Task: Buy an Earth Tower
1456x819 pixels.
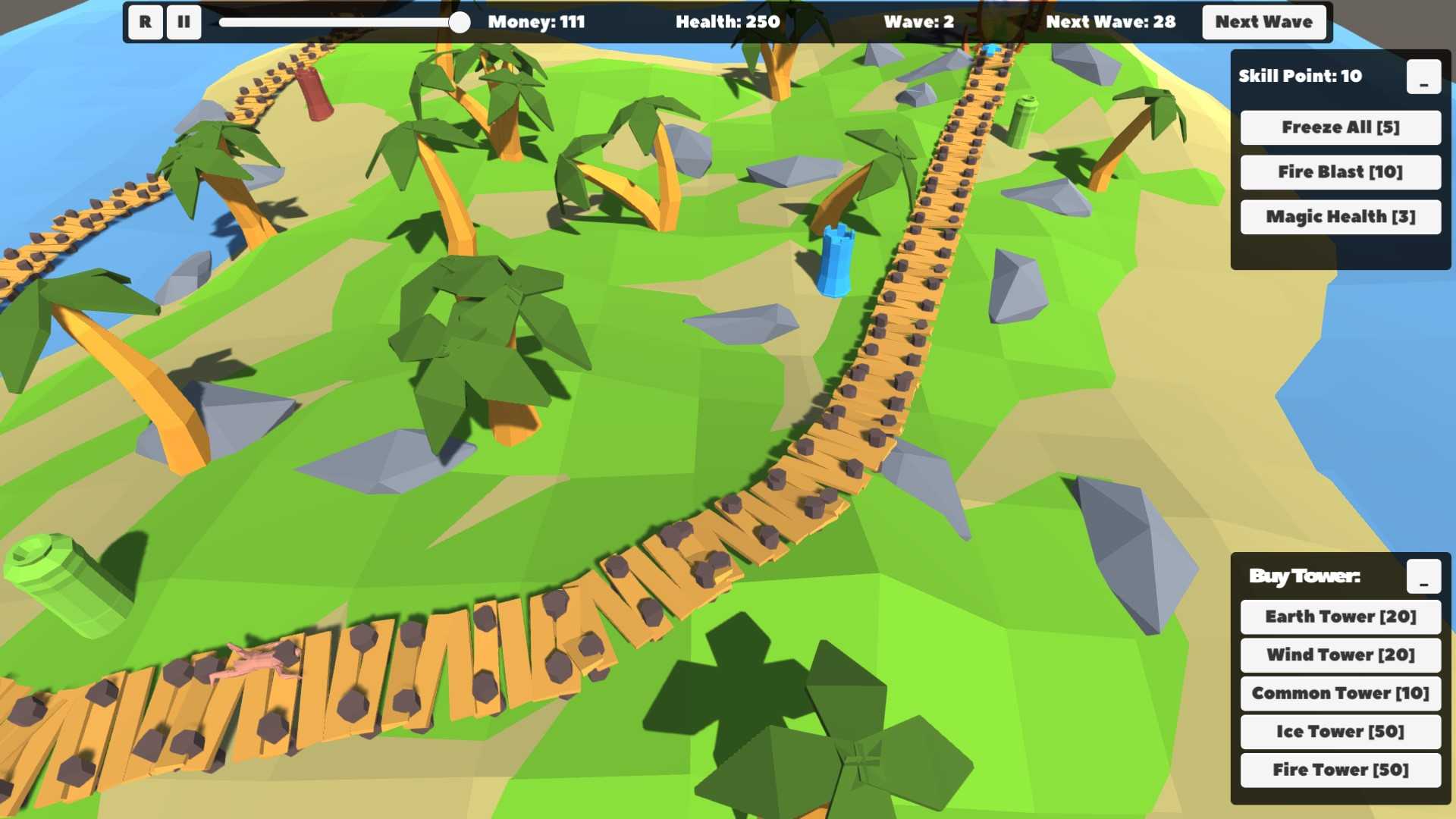Action: (1340, 617)
